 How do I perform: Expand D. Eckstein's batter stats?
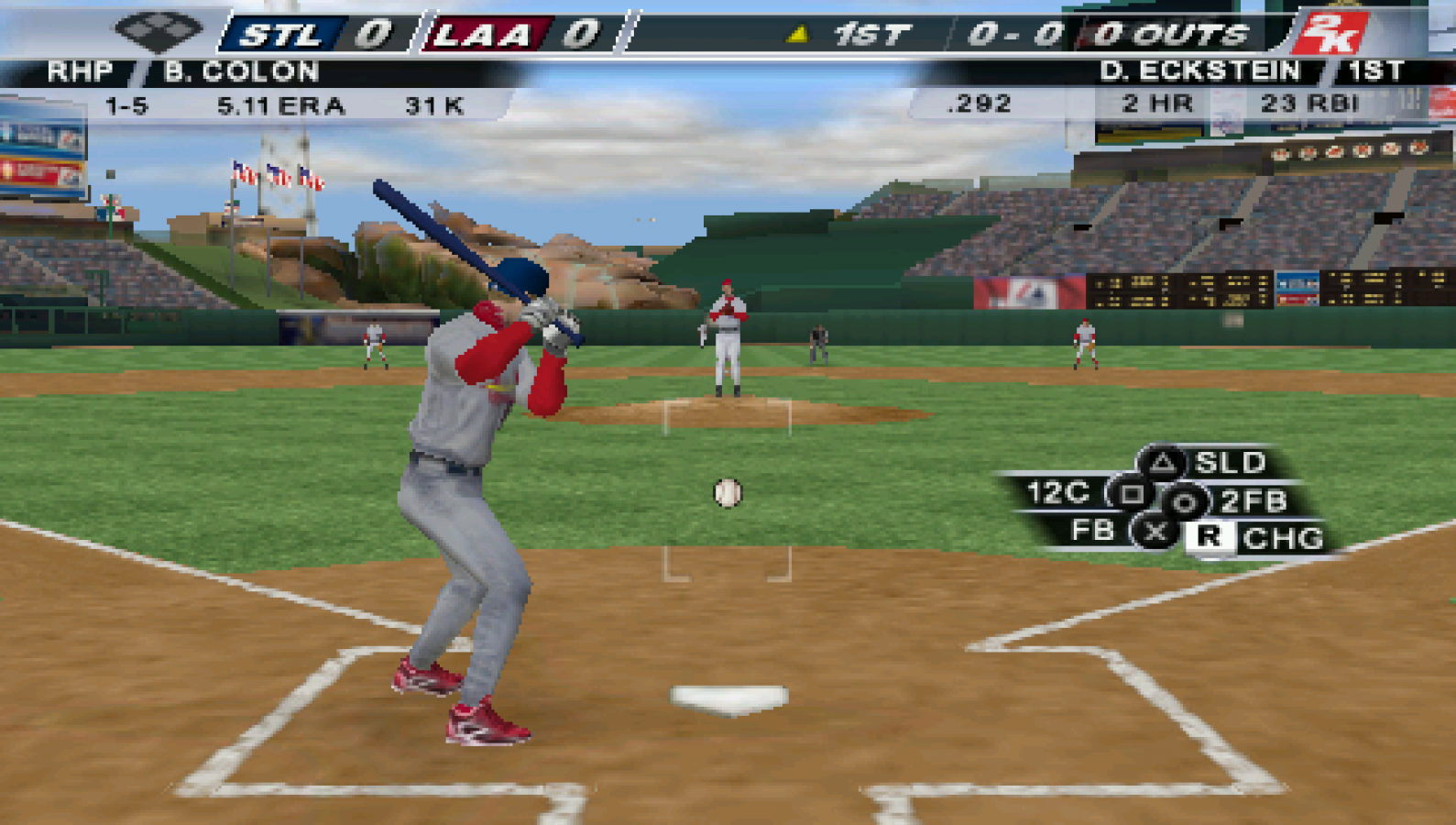pos(1200,71)
